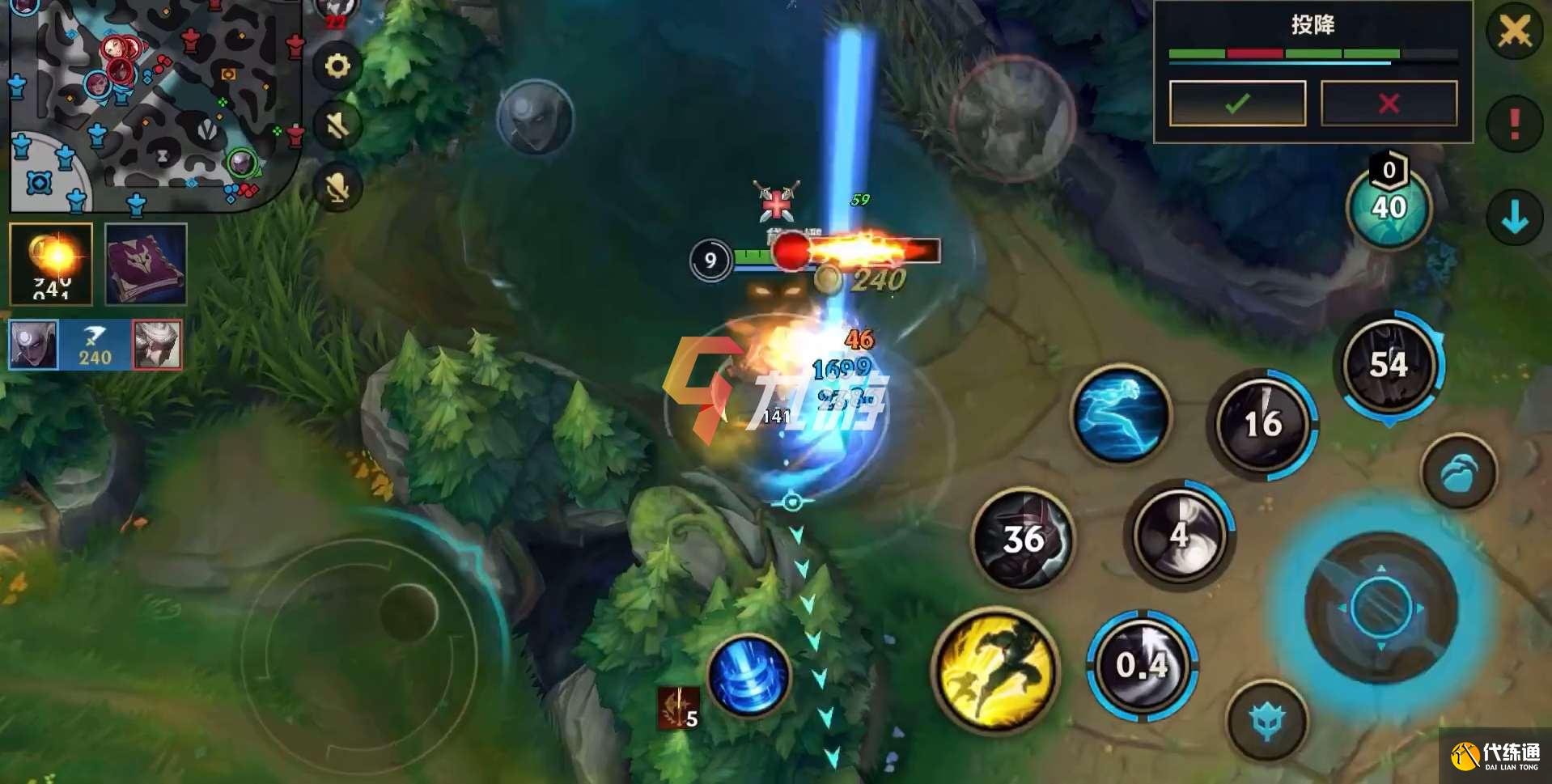1552x784 pixels.
Task: Reject surrender with the red X
Action: (1389, 104)
